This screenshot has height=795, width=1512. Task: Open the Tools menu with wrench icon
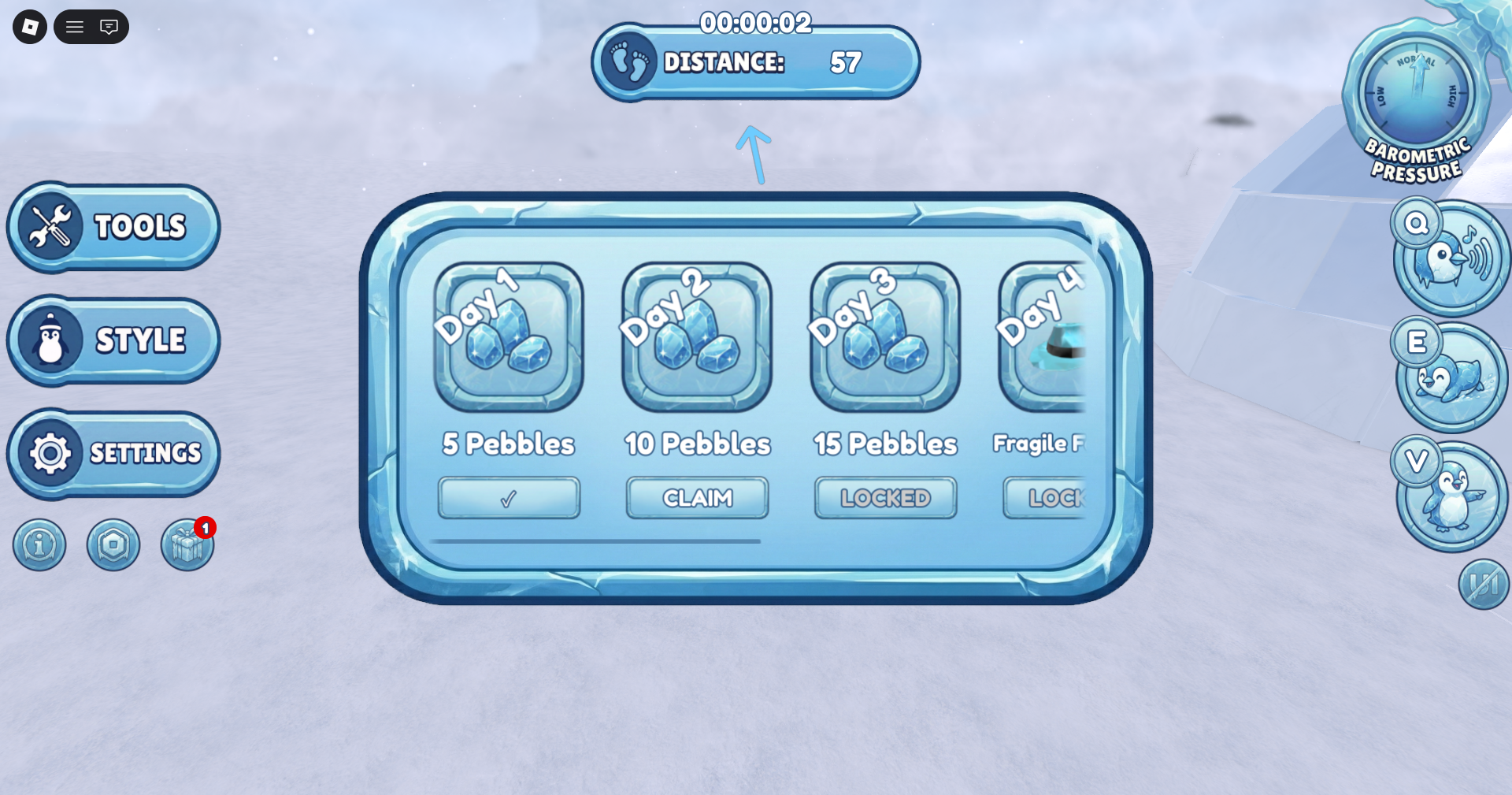(x=113, y=227)
